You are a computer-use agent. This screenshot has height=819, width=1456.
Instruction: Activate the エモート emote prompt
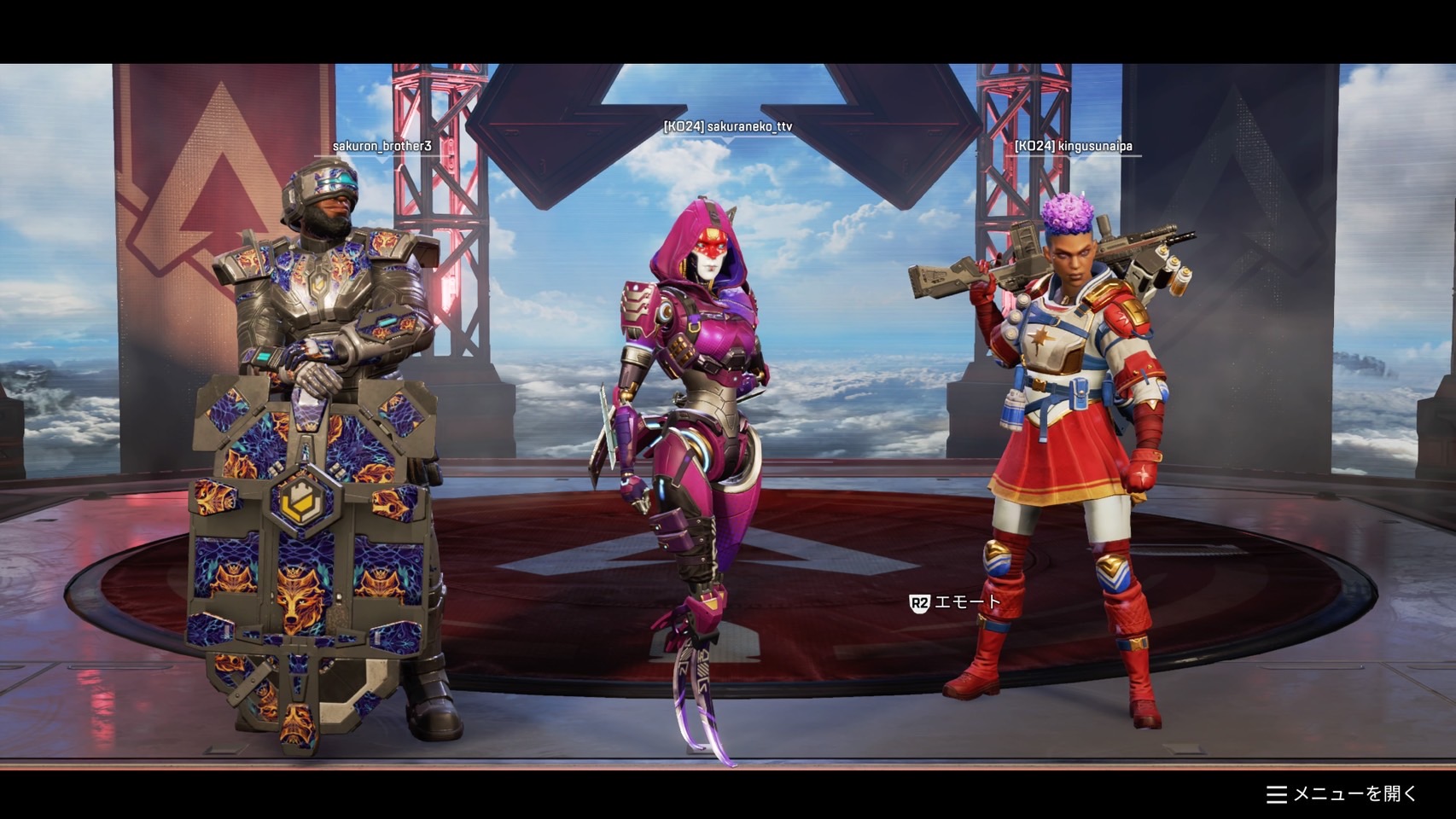(955, 603)
